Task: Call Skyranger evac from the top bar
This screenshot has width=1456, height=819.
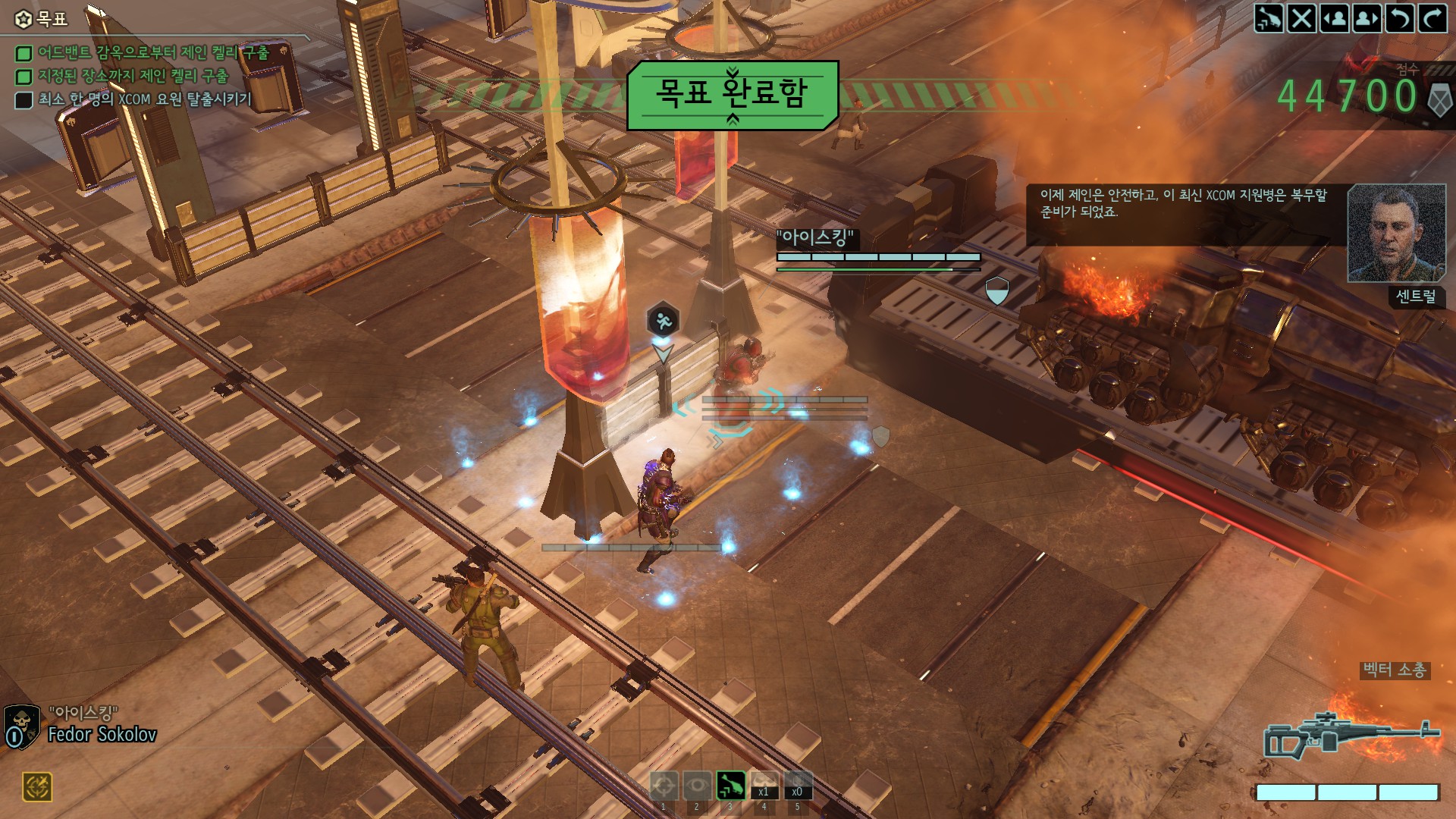Action: point(1268,18)
